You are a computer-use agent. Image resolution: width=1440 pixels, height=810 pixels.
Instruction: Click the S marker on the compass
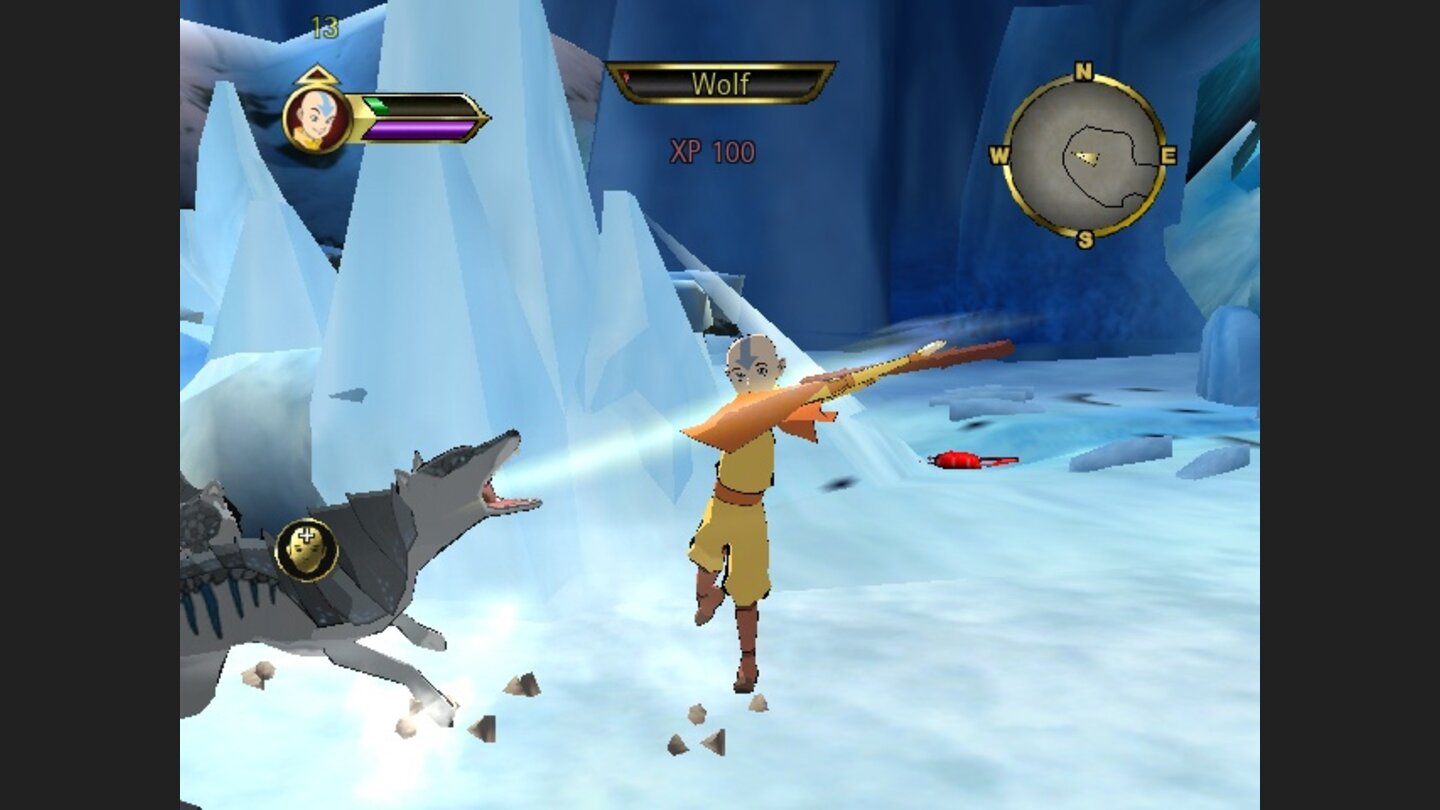click(1083, 240)
